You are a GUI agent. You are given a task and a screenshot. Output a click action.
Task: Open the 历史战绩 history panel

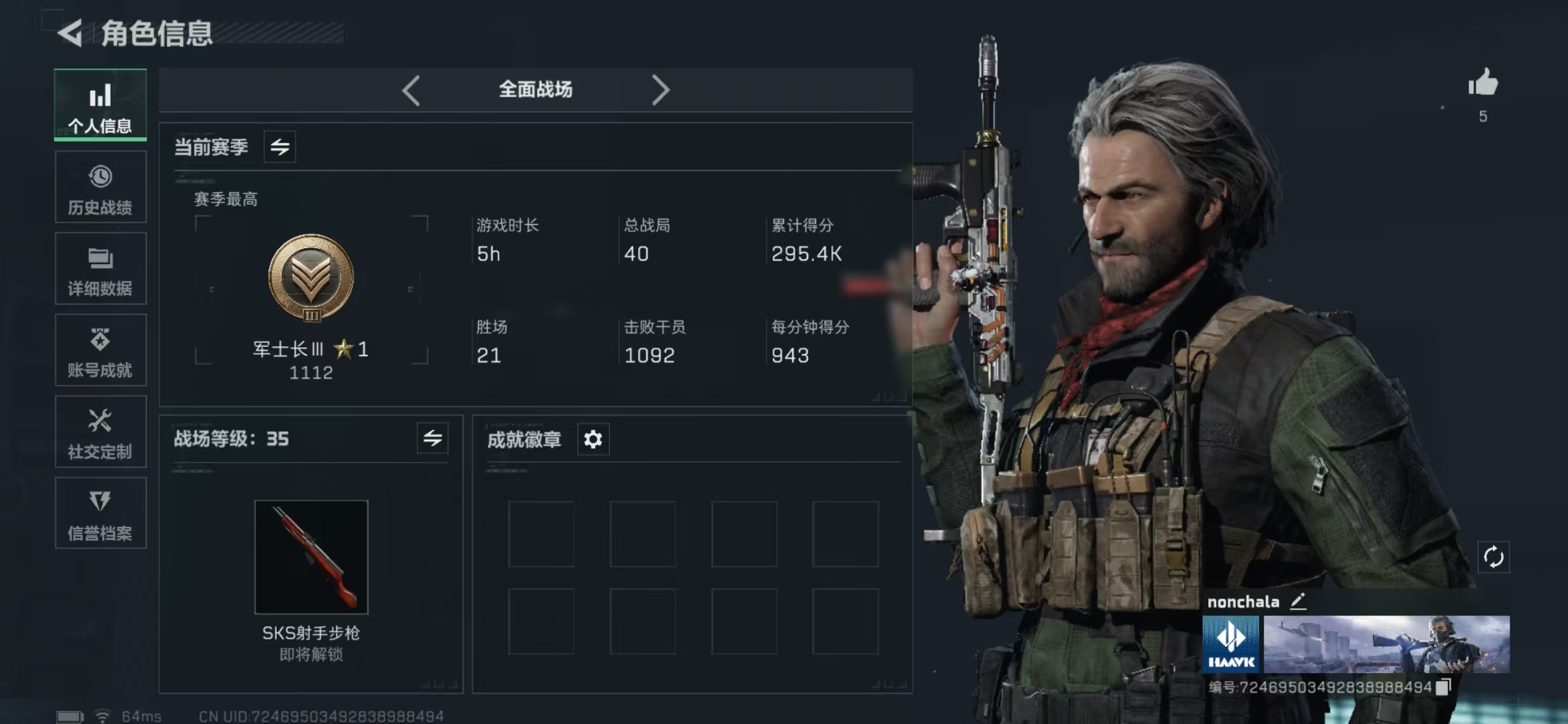point(100,186)
